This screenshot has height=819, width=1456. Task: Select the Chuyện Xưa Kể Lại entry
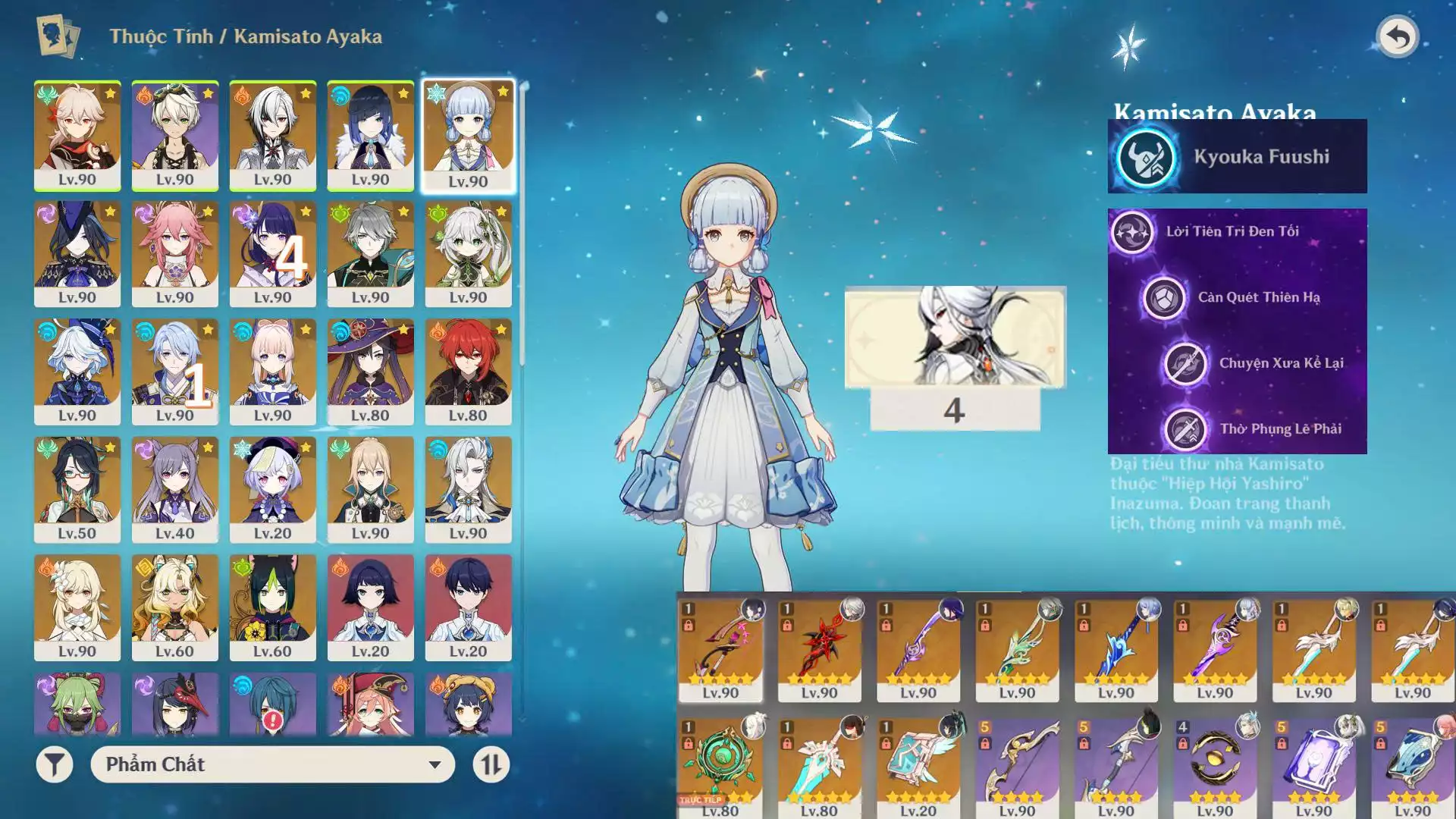click(x=1280, y=363)
